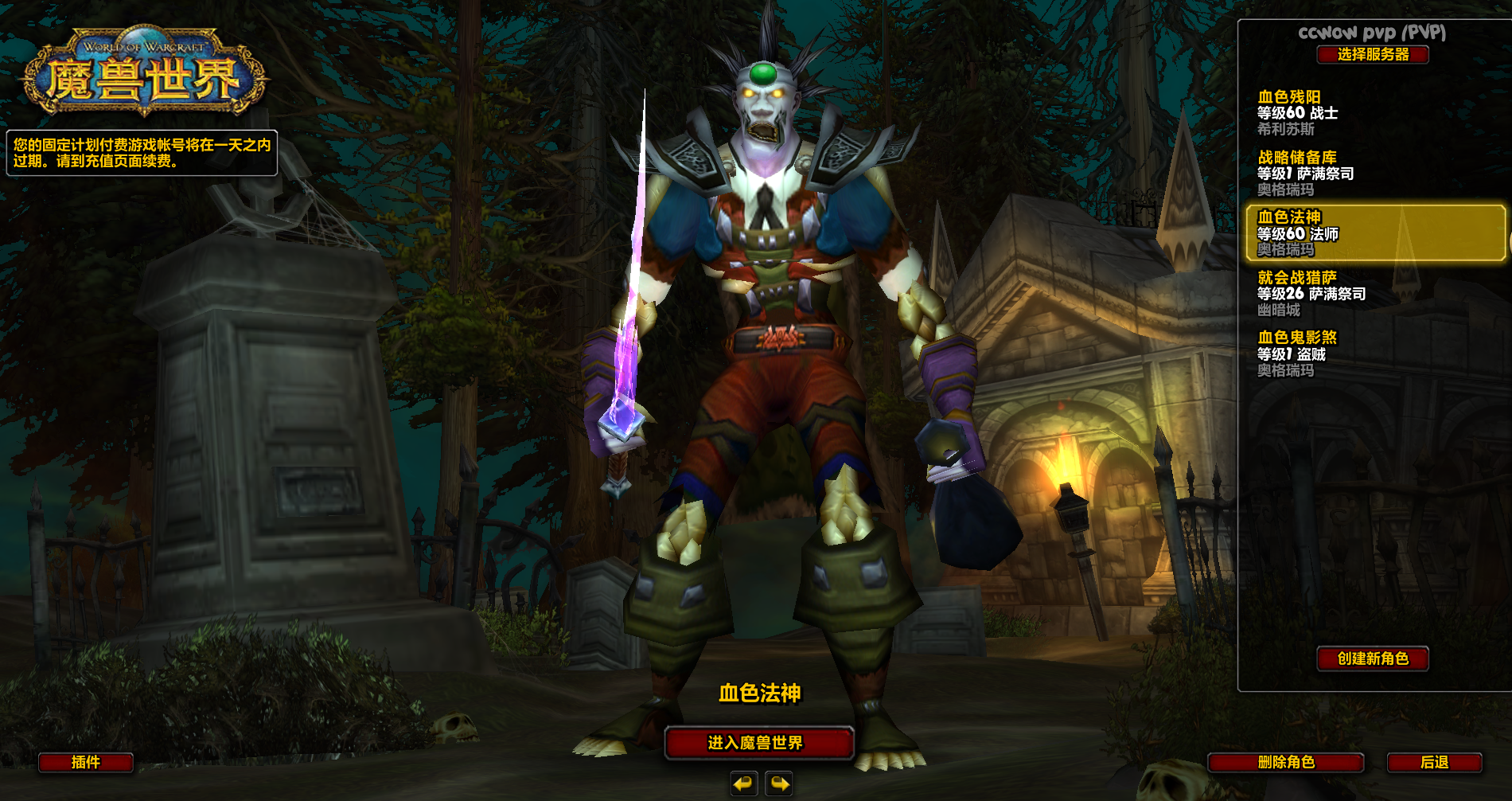Viewport: 1512px width, 801px height.
Task: Go back with the 后退 button
Action: [x=1434, y=762]
